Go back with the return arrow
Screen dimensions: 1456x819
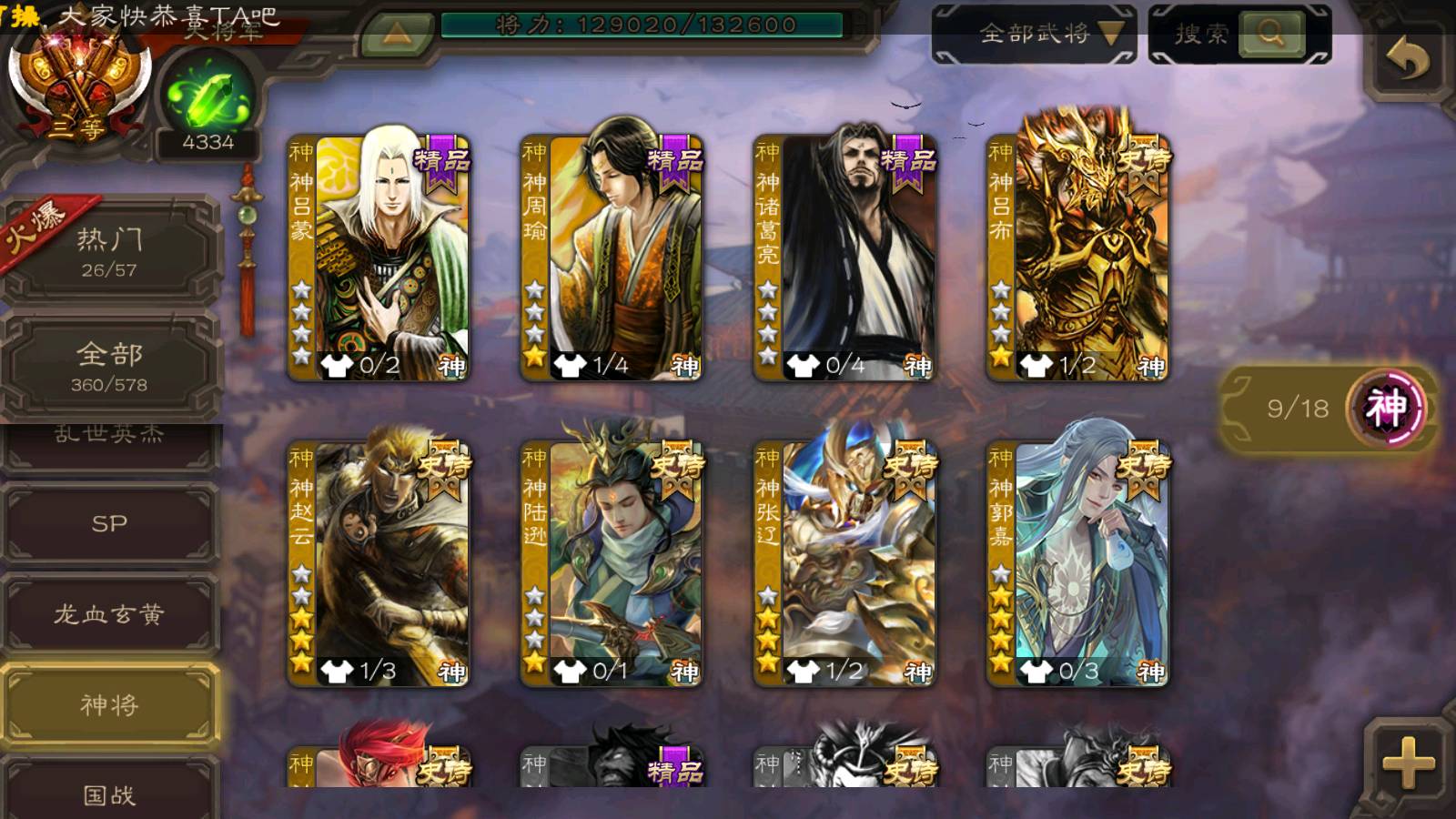pos(1408,60)
